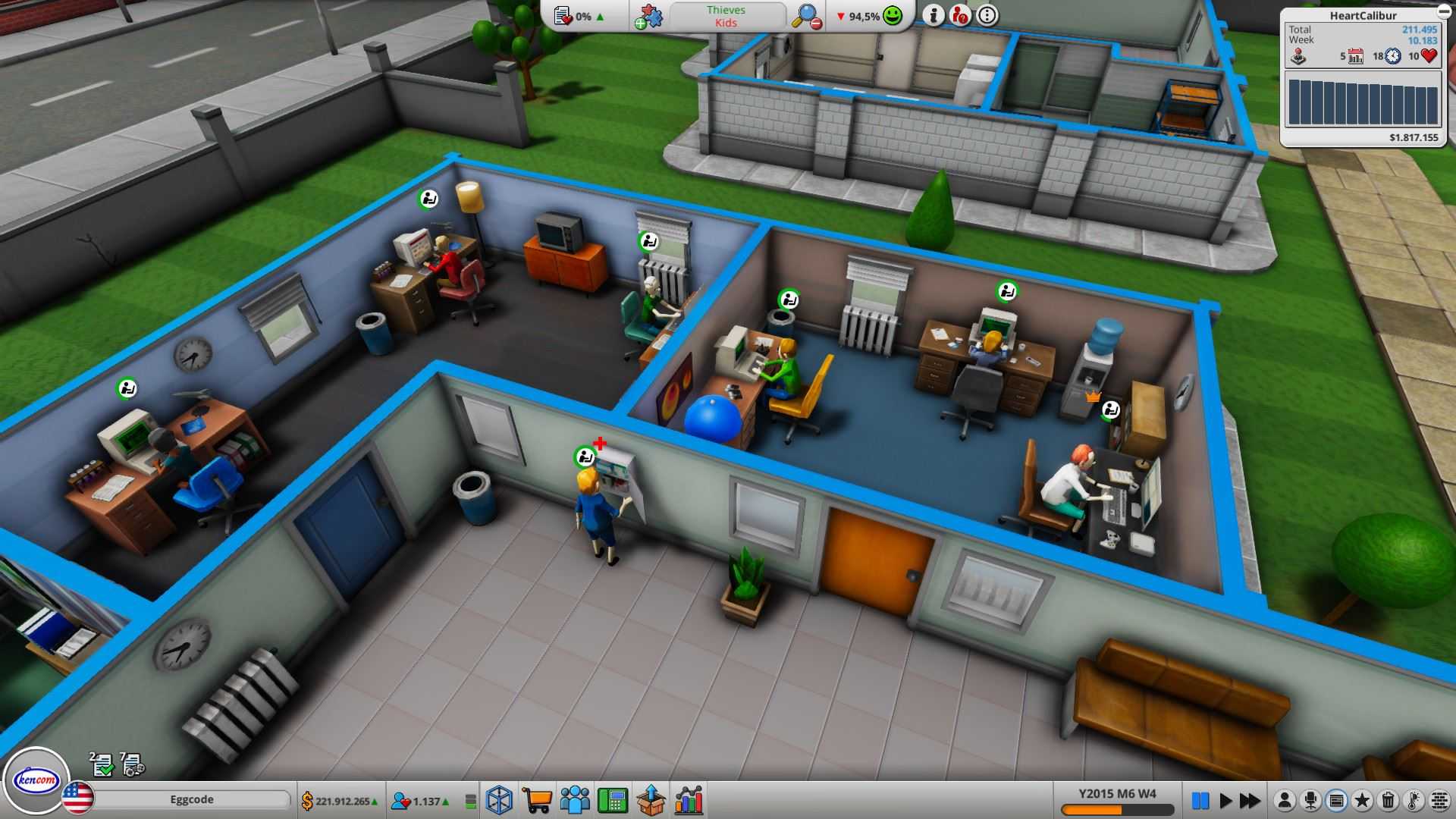The width and height of the screenshot is (1456, 819).
Task: Toggle employee display with the person icon
Action: pyautogui.click(x=1285, y=801)
